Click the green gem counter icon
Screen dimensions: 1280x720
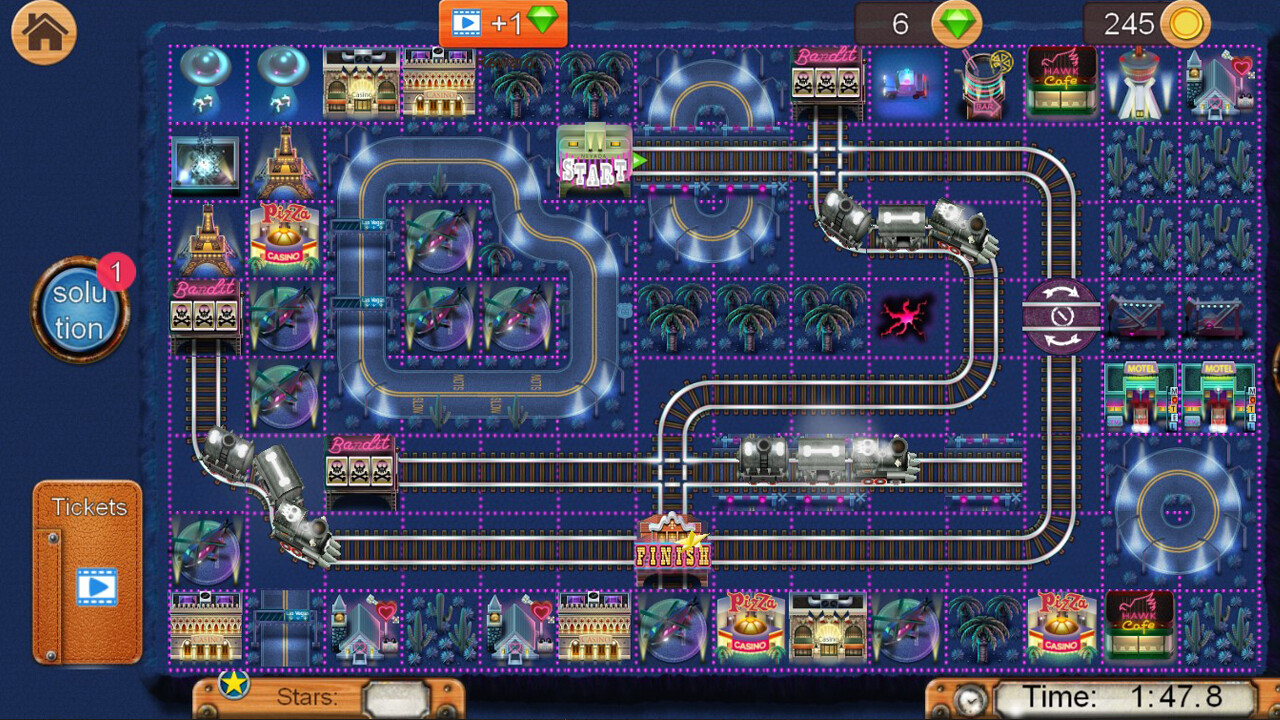(957, 25)
